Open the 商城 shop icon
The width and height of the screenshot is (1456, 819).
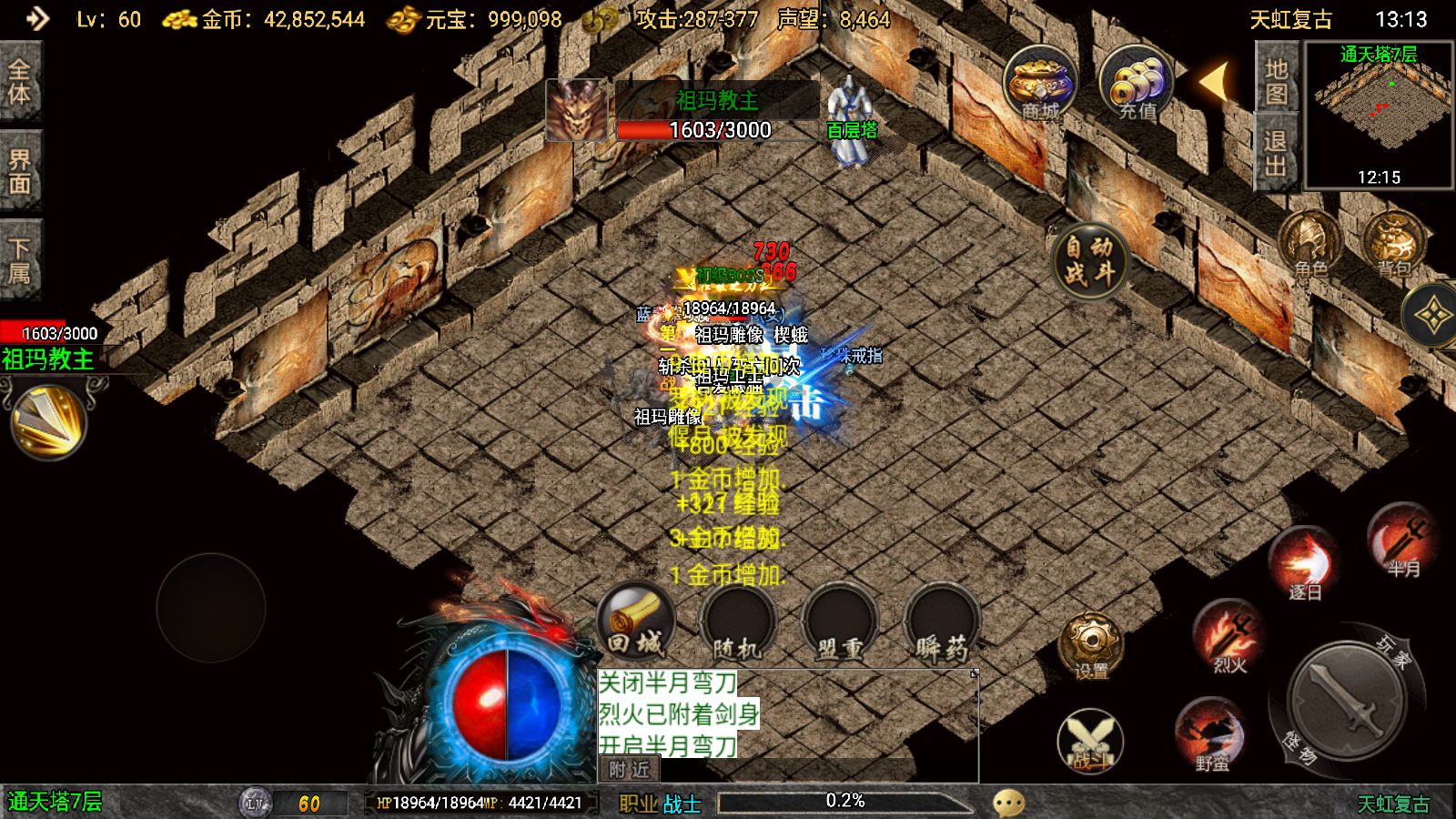[x=1040, y=84]
